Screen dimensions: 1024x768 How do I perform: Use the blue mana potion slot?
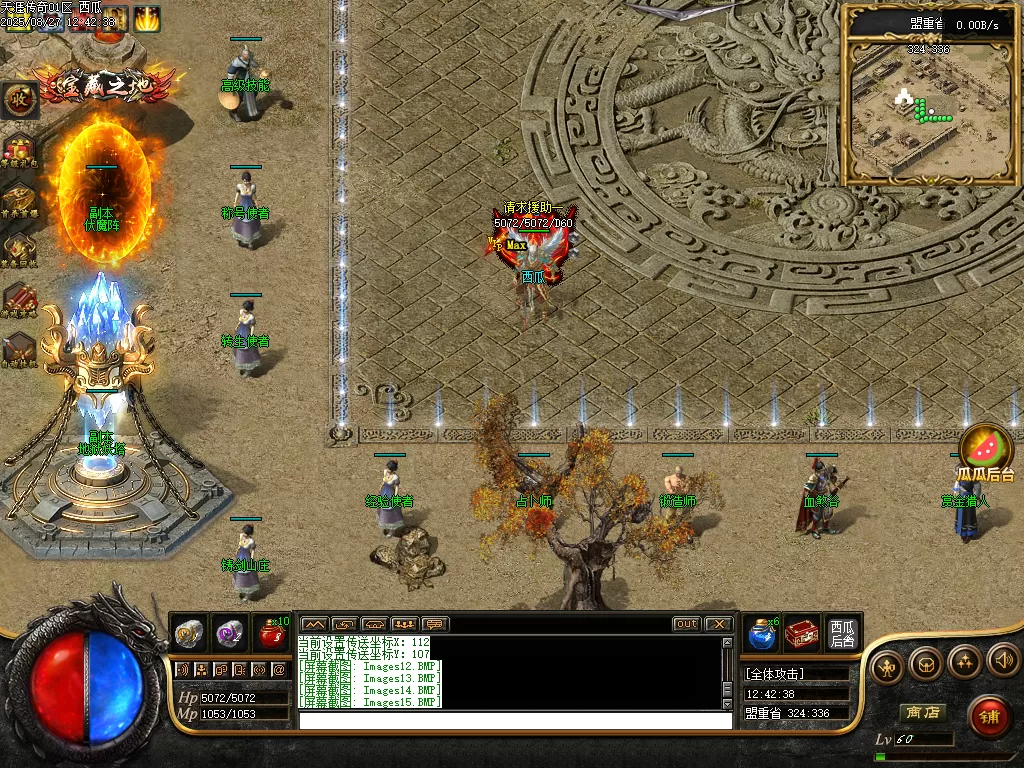[762, 633]
